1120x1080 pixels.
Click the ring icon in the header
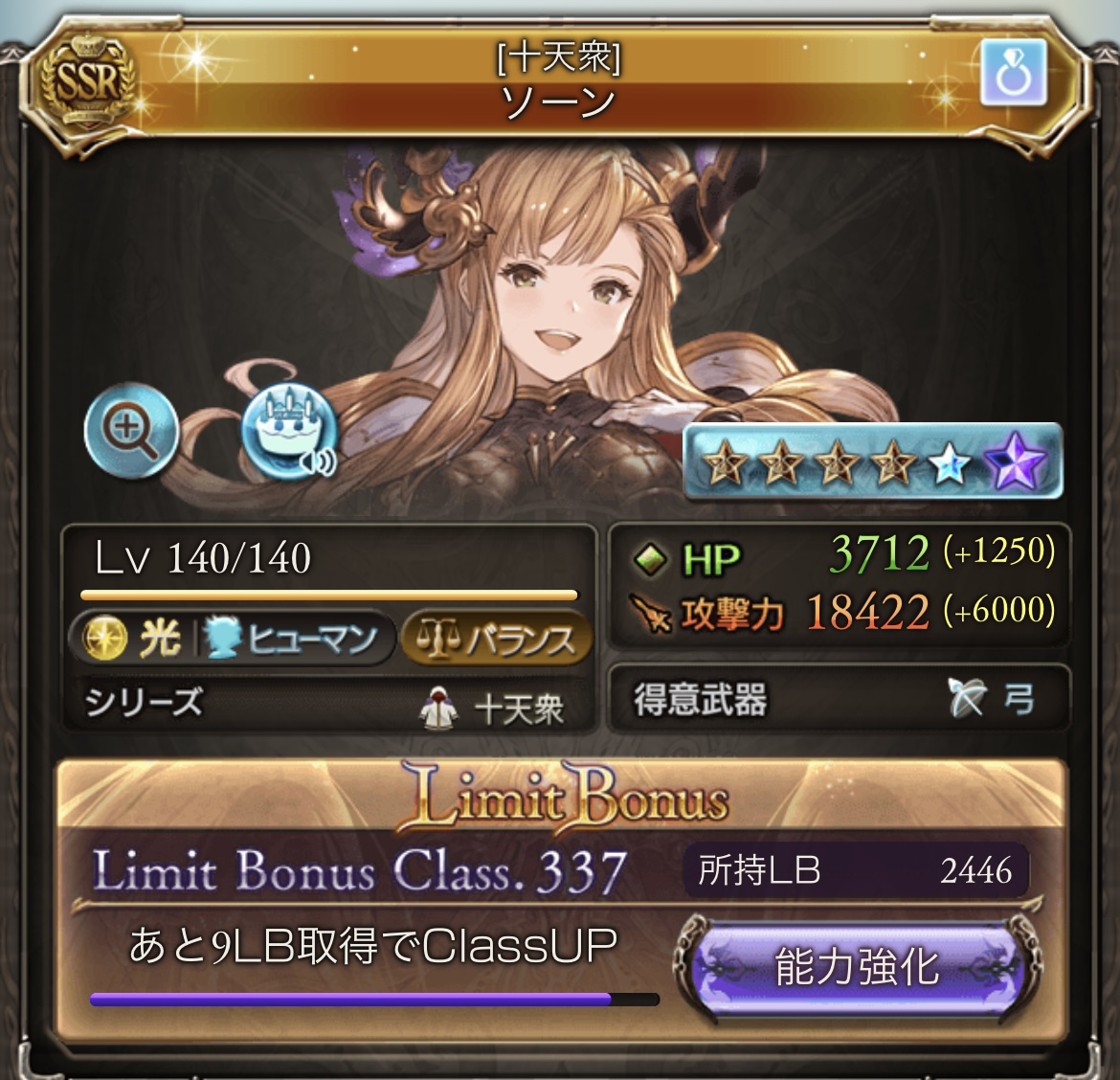1013,75
